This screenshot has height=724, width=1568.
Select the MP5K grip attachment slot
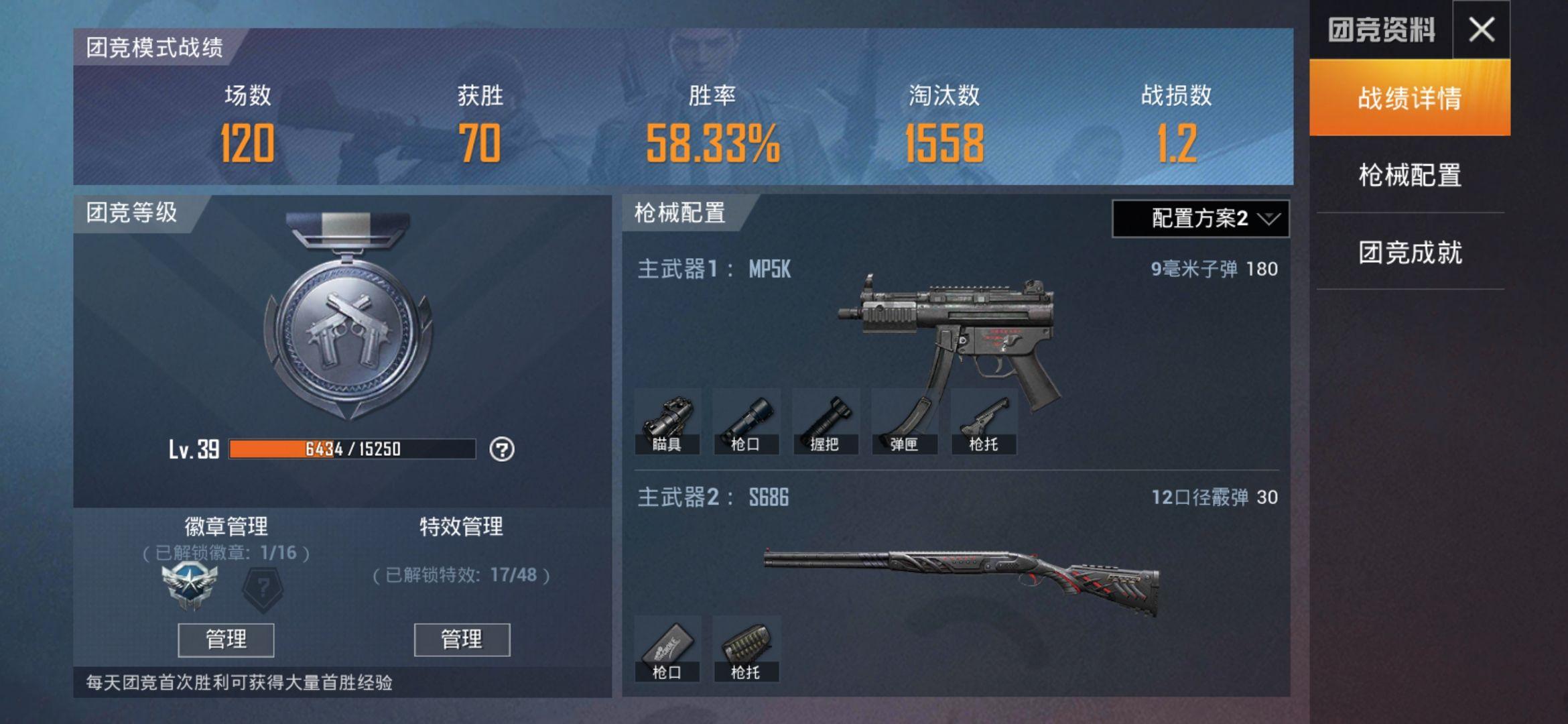(x=826, y=422)
